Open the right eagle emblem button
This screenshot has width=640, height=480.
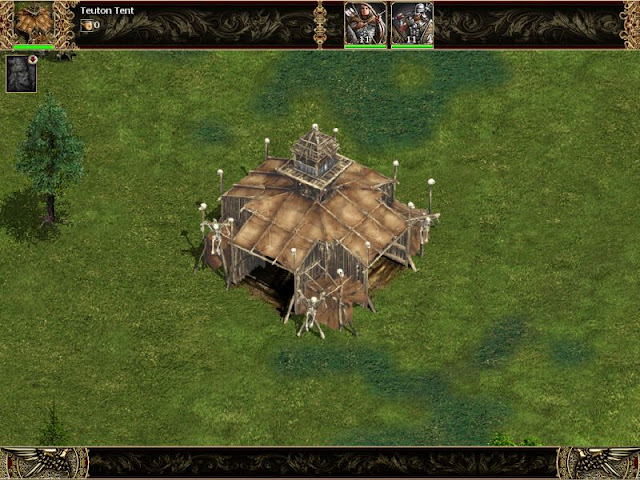[x=598, y=462]
